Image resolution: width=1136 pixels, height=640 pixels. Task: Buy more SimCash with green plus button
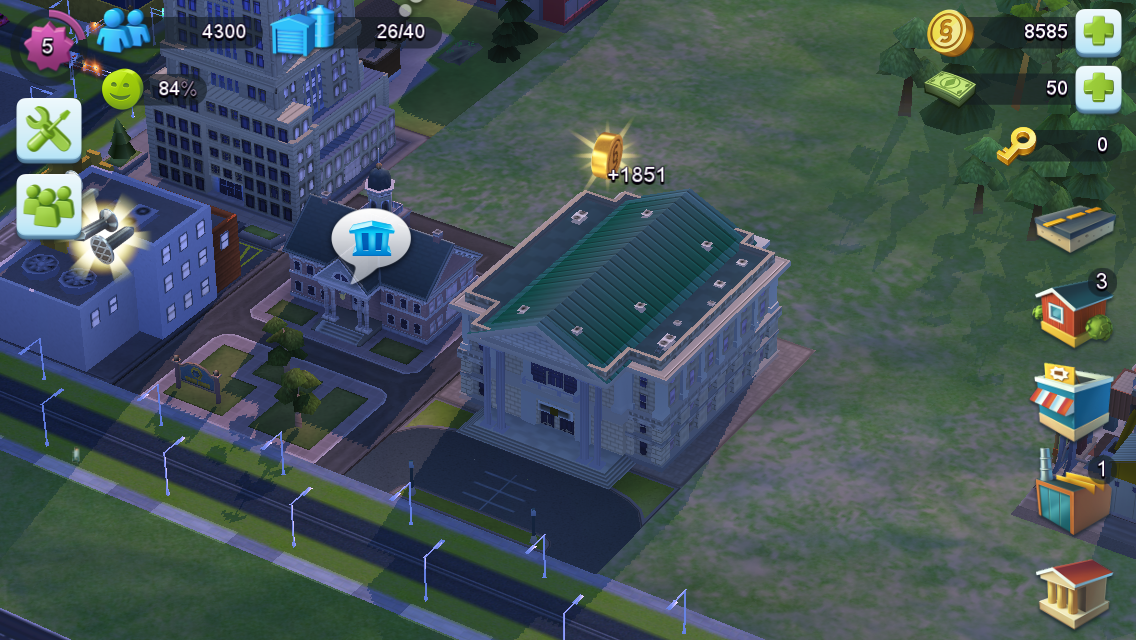coord(1097,88)
